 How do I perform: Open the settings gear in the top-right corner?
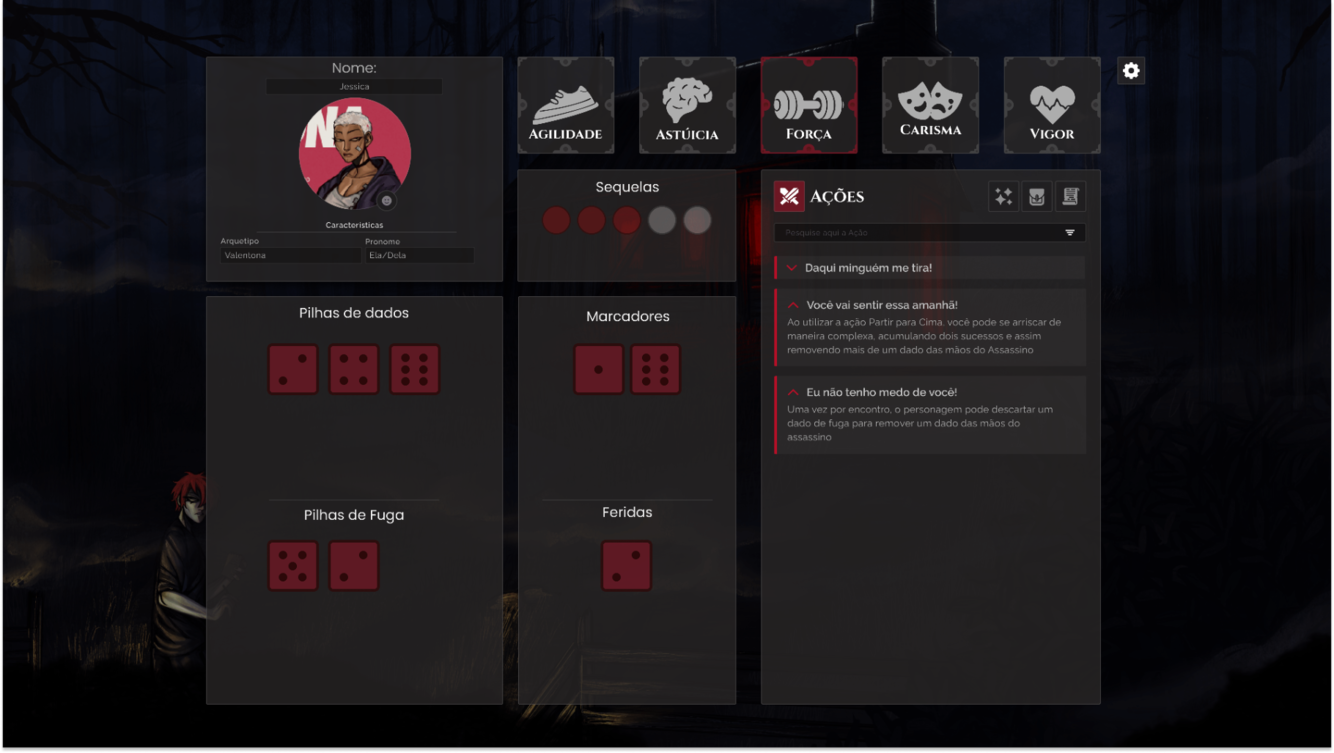click(x=1130, y=70)
